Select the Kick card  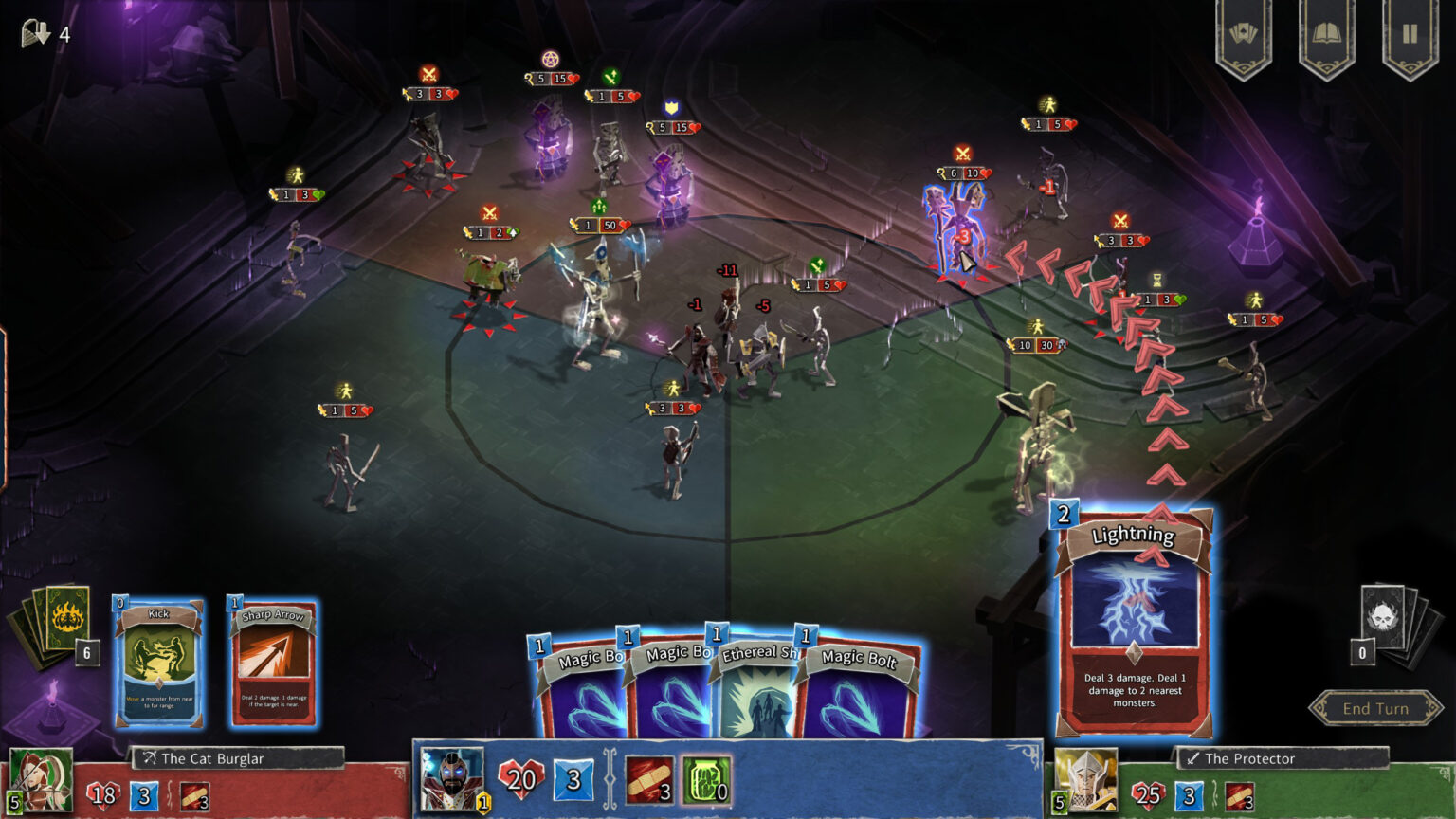coord(159,663)
